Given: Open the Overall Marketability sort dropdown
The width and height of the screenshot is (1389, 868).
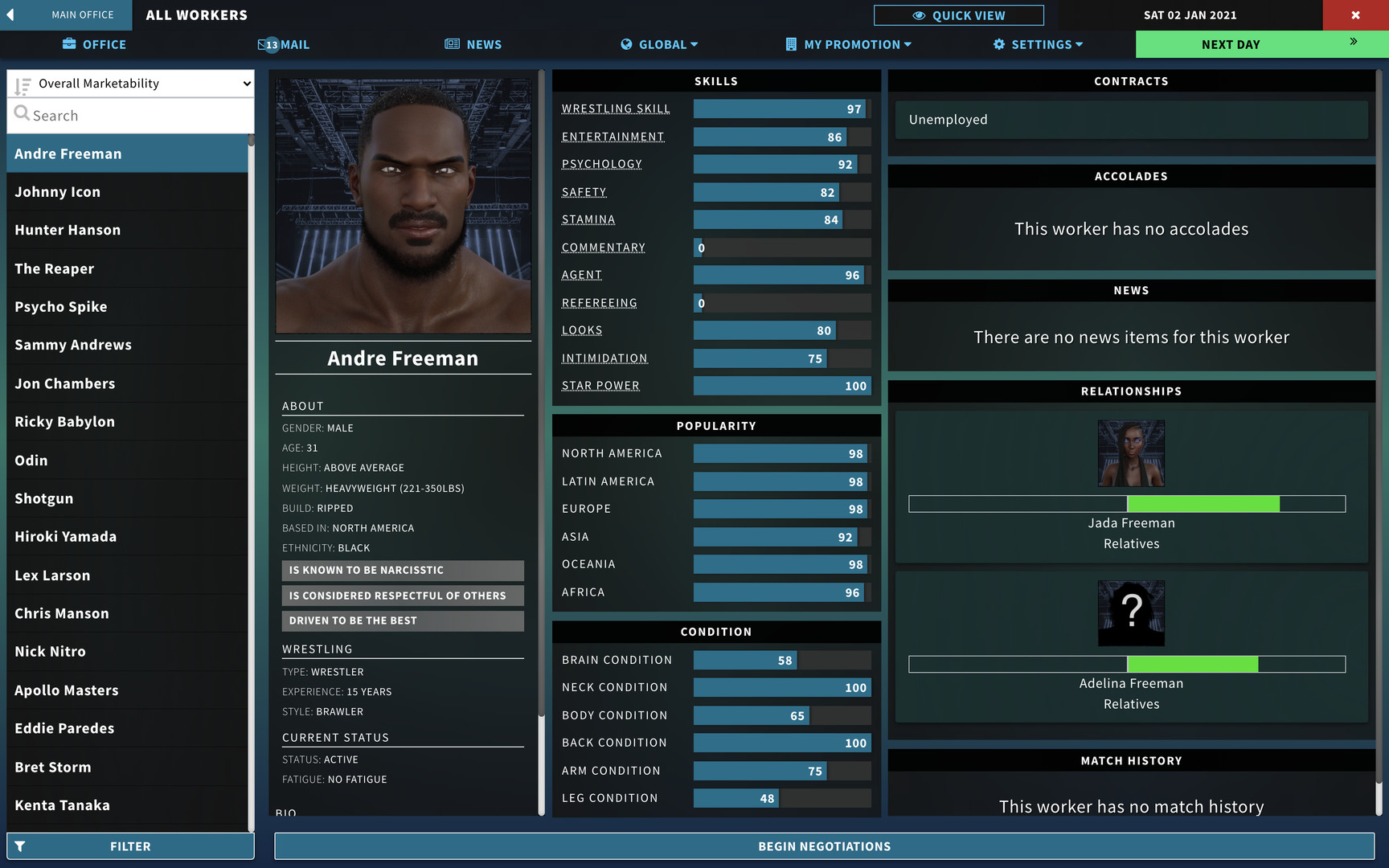Looking at the screenshot, I should 130,83.
